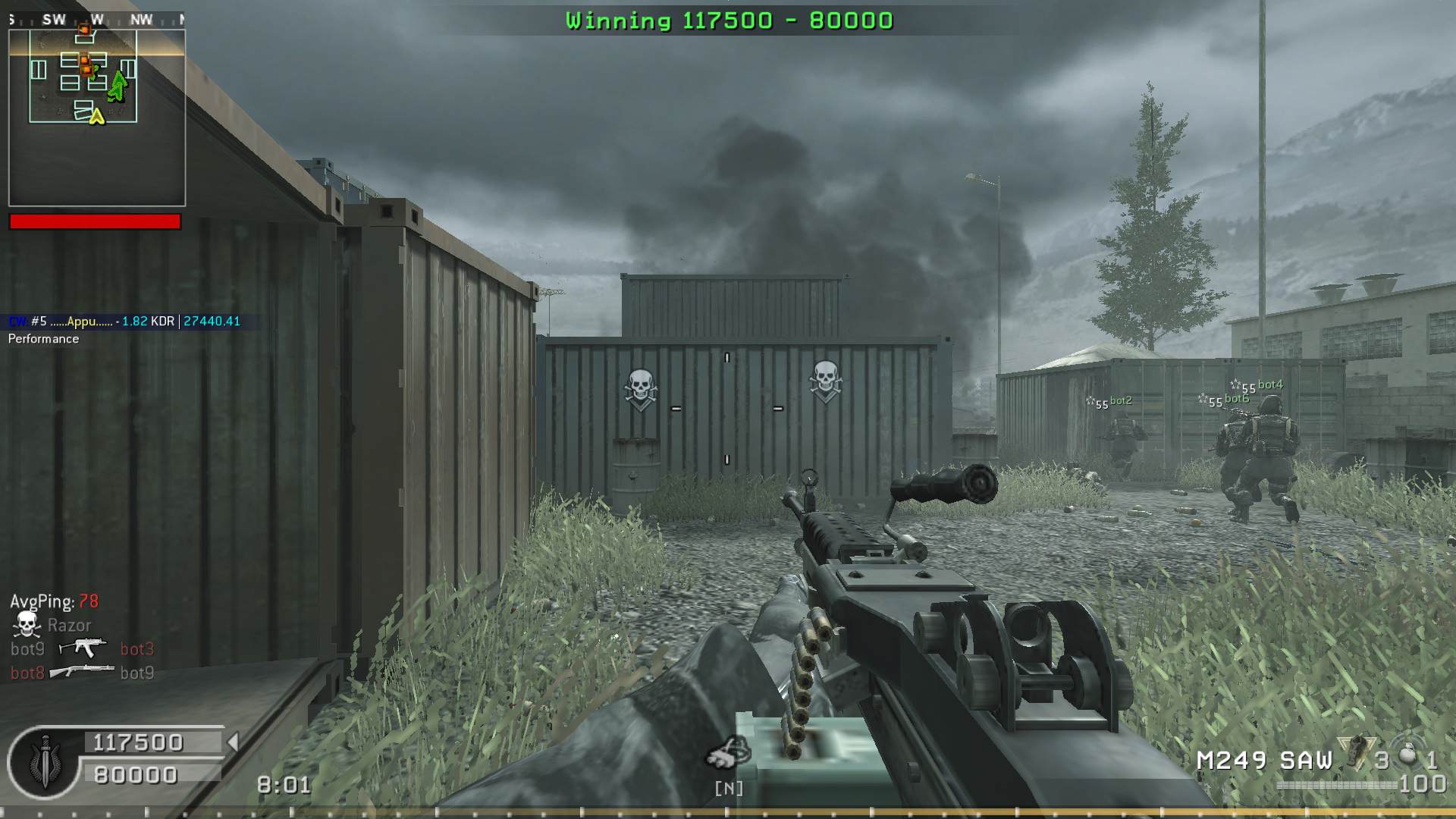Select the team emblem beside the scores

(x=44, y=763)
